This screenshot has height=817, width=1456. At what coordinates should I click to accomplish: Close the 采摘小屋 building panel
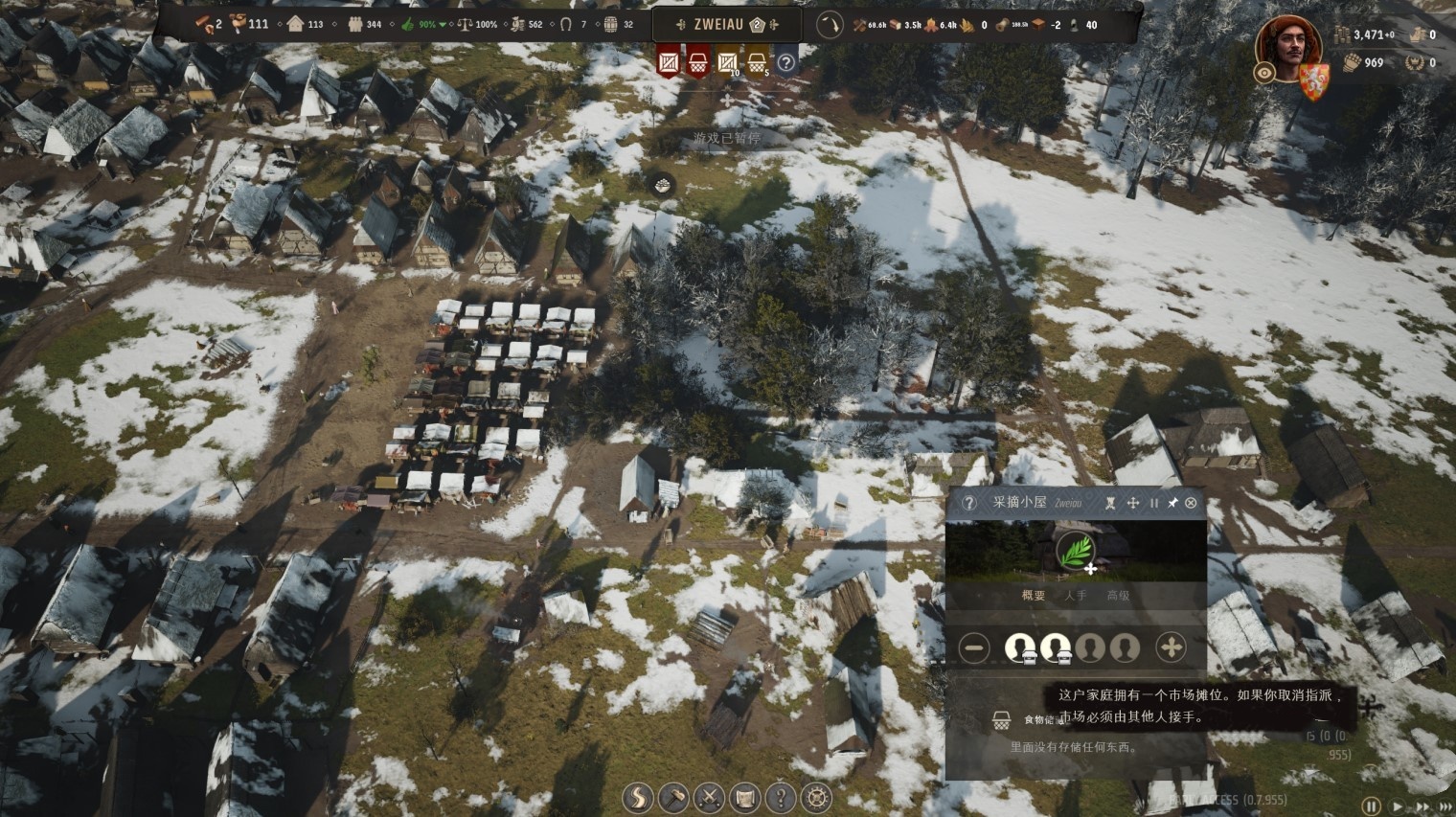[1191, 503]
